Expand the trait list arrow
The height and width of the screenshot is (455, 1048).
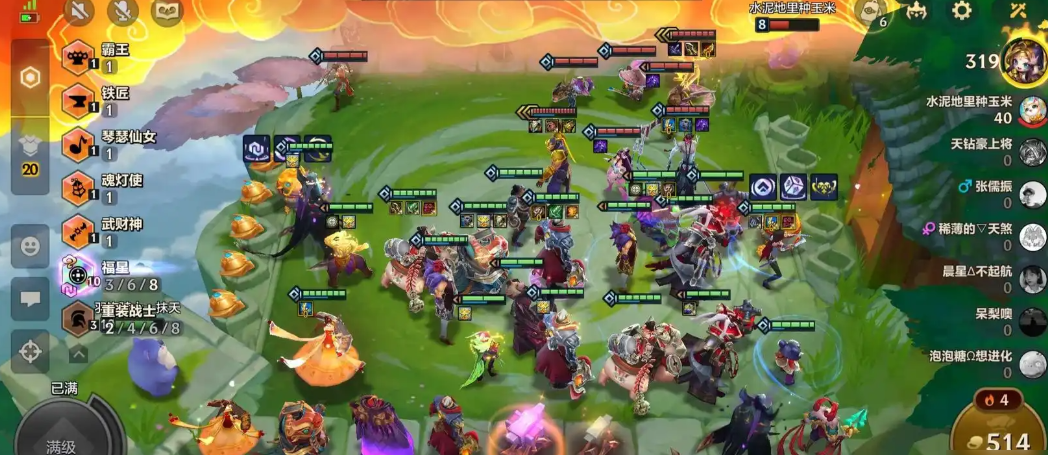78,353
